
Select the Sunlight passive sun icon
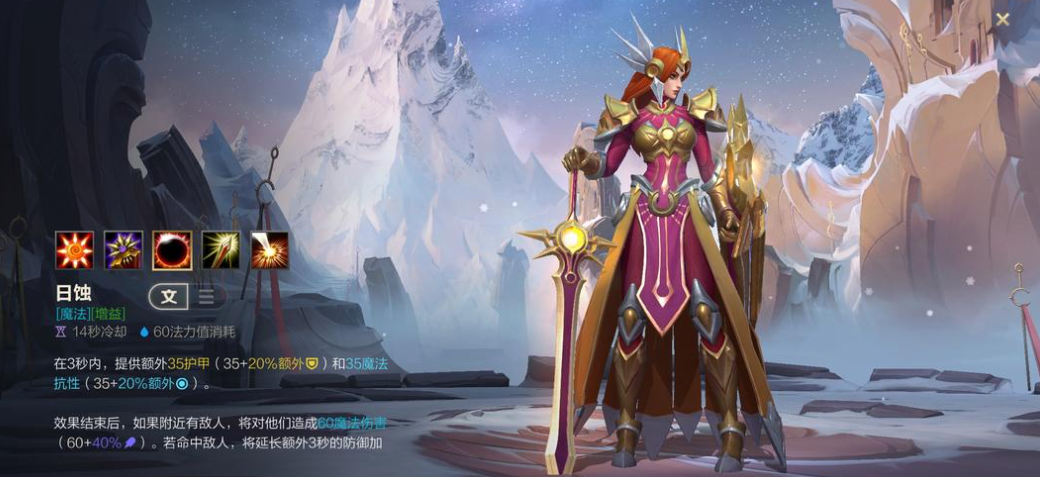point(74,250)
